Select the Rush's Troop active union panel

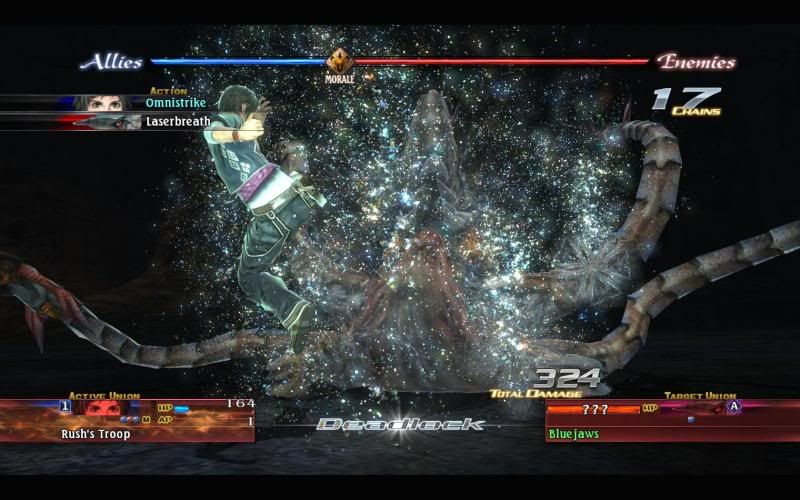(127, 421)
